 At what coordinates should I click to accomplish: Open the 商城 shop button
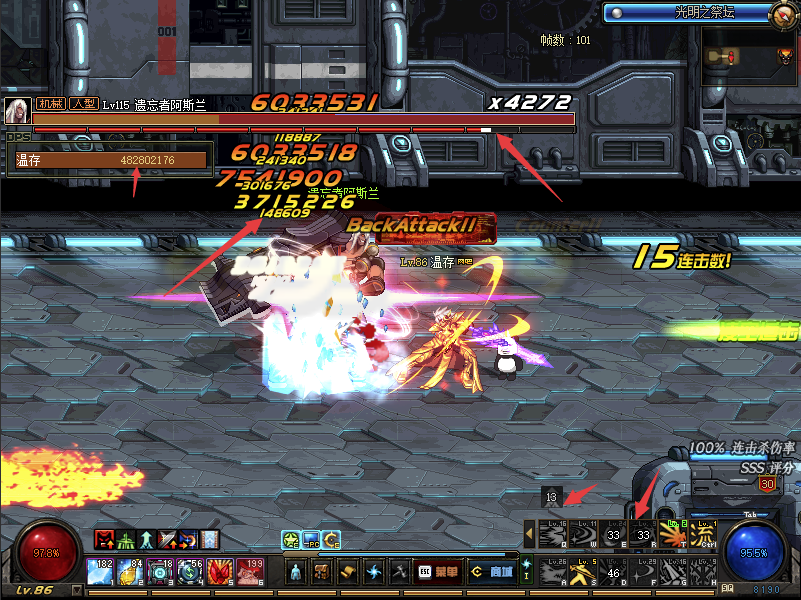(x=492, y=572)
